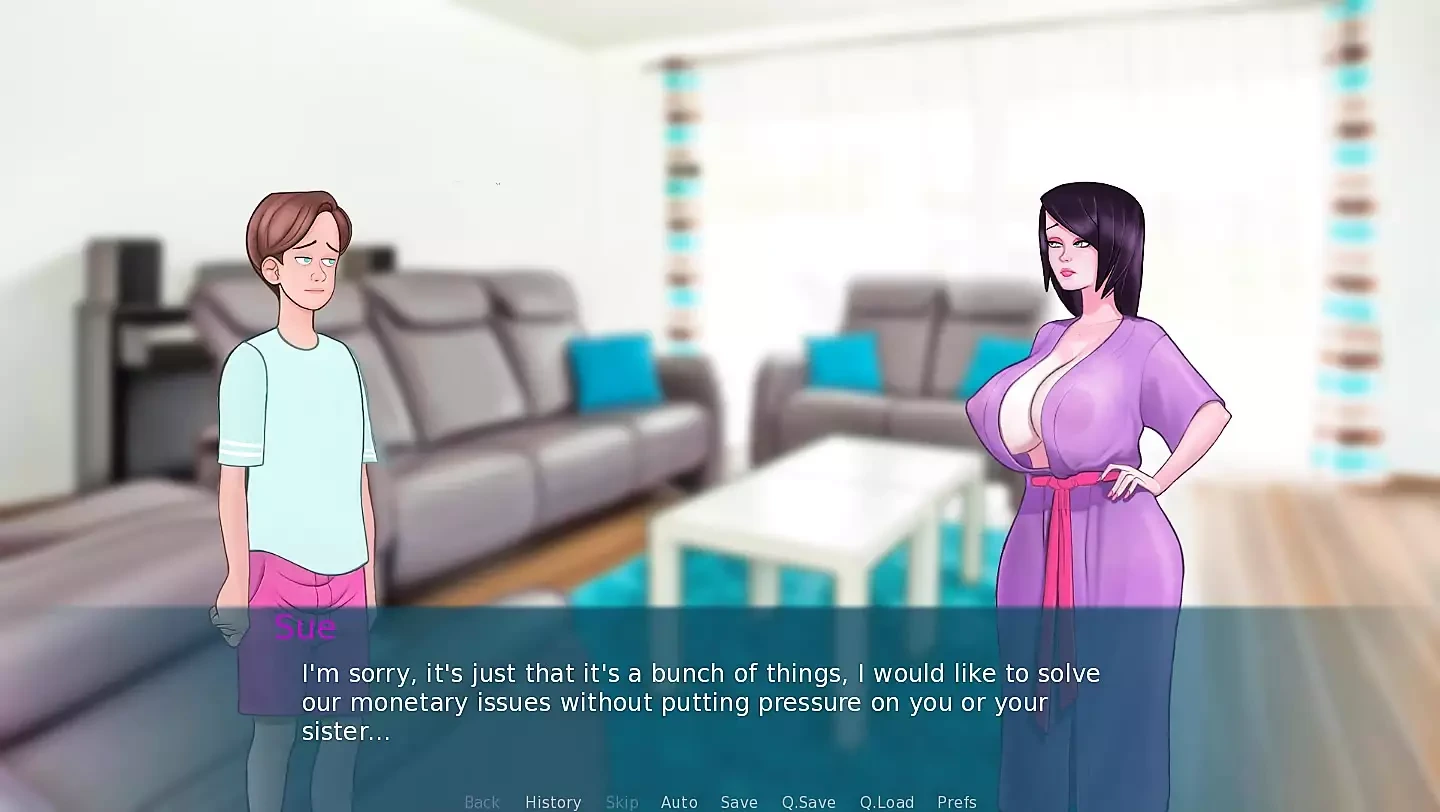This screenshot has height=812, width=1440.
Task: Open the Prefs settings menu
Action: (957, 802)
